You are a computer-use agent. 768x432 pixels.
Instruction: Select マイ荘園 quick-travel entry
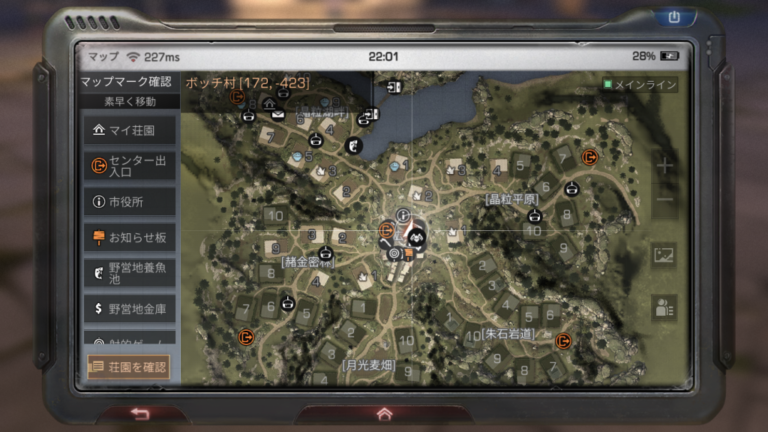(129, 130)
